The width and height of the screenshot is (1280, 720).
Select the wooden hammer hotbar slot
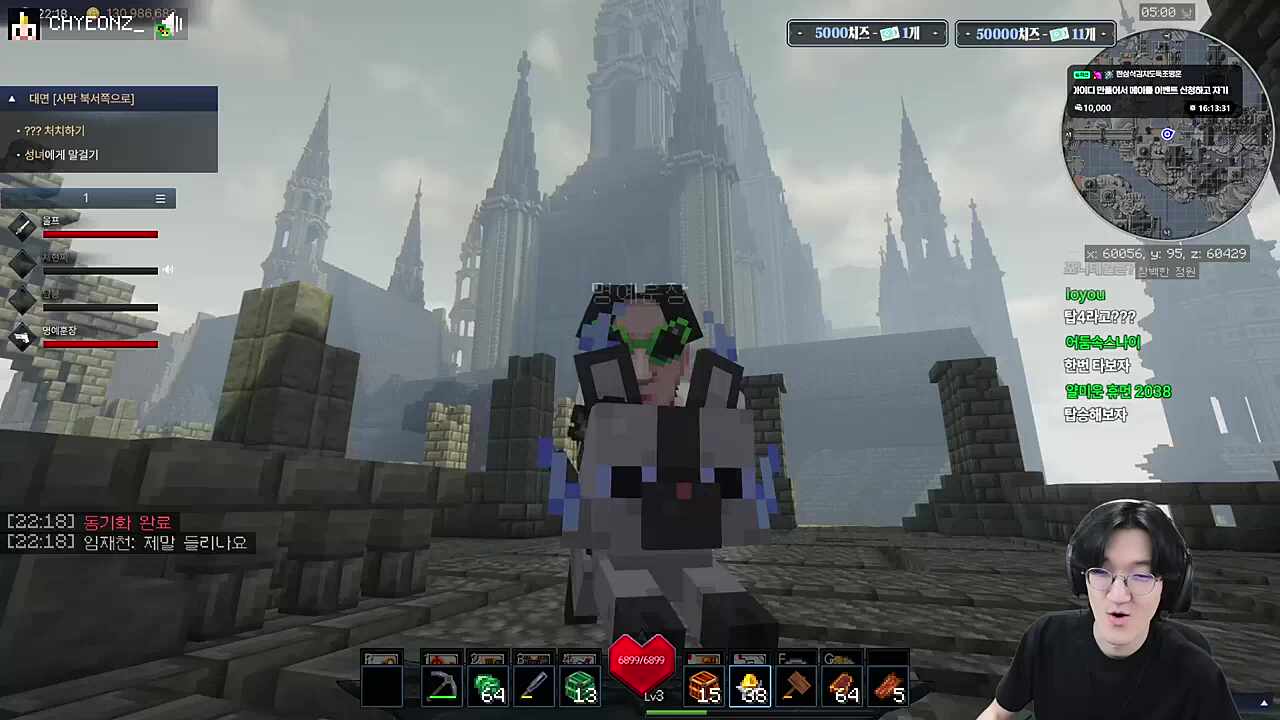tap(797, 686)
